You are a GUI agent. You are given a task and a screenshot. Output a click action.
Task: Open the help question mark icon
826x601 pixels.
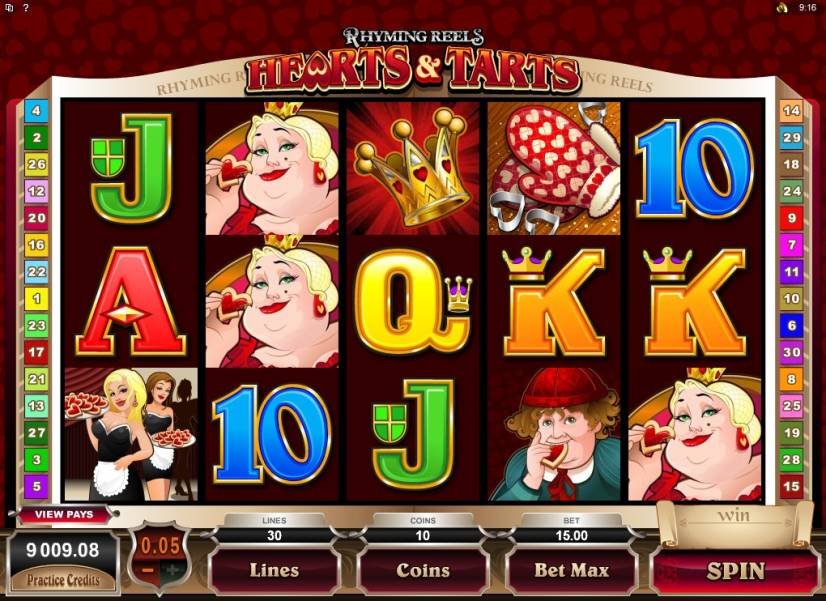(x=24, y=8)
